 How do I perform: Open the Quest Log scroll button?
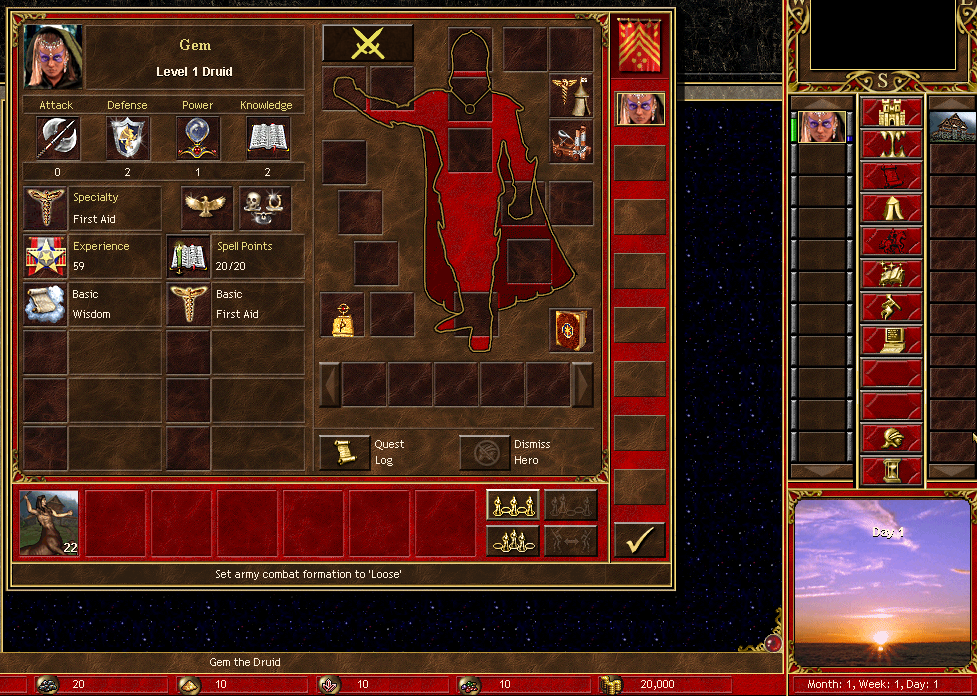[345, 452]
